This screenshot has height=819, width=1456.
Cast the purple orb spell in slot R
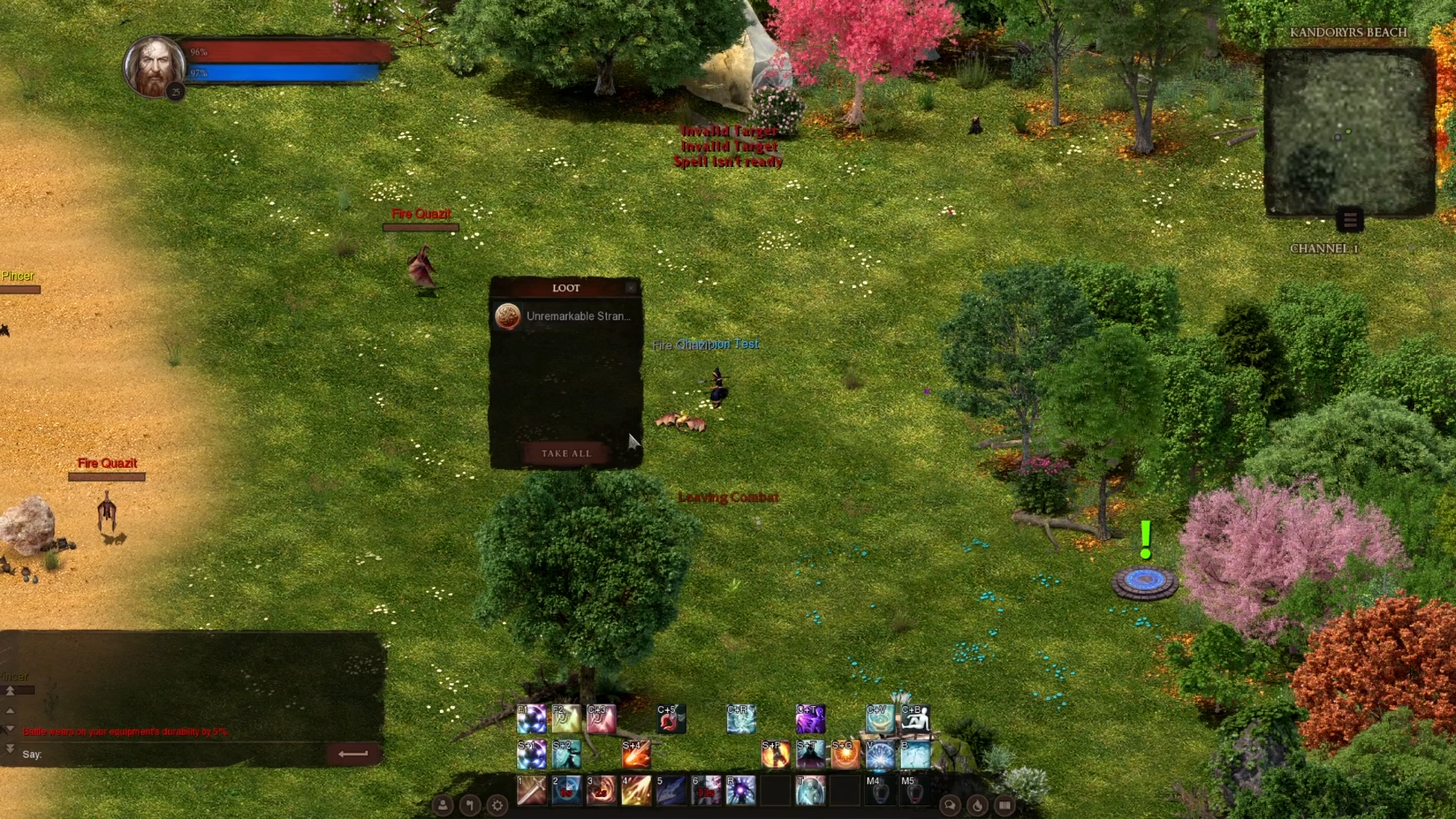pyautogui.click(x=741, y=790)
